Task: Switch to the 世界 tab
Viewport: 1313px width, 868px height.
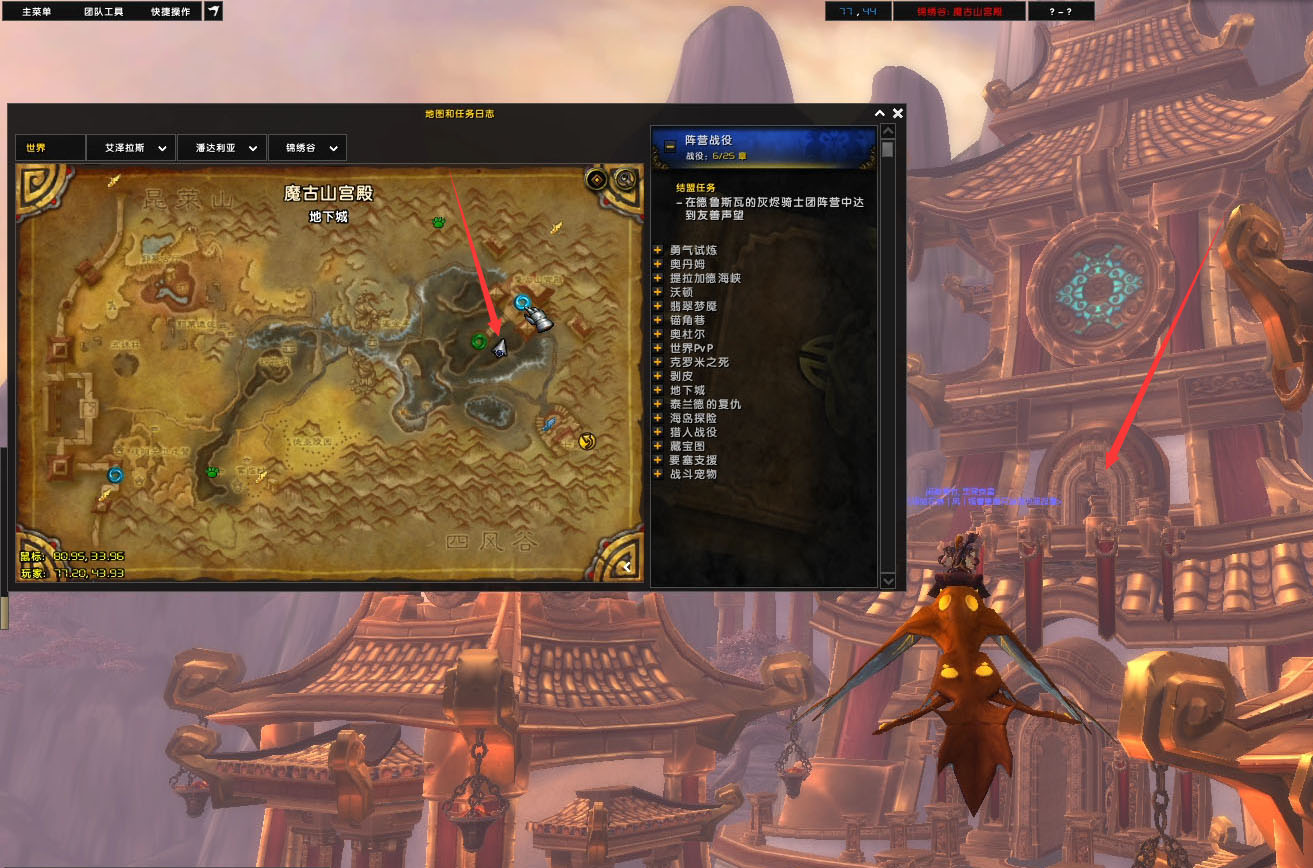Action: tap(48, 147)
